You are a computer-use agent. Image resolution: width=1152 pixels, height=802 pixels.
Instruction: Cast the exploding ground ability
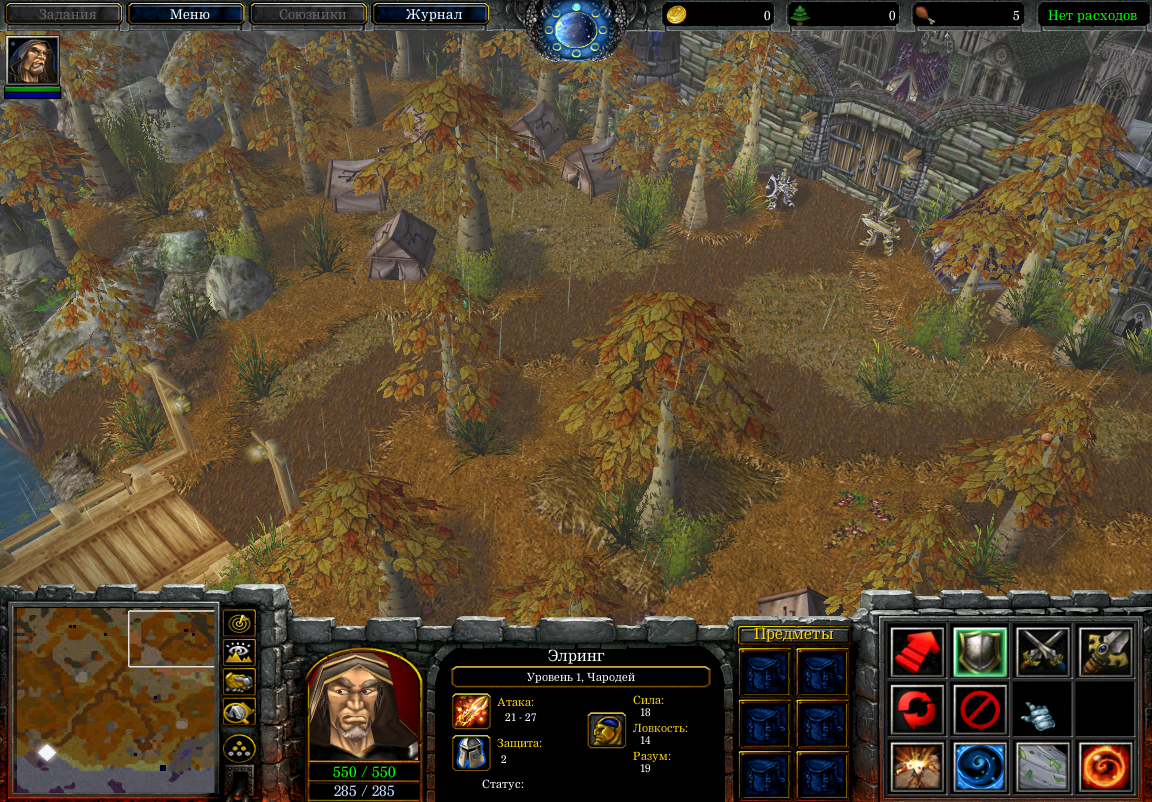click(917, 767)
